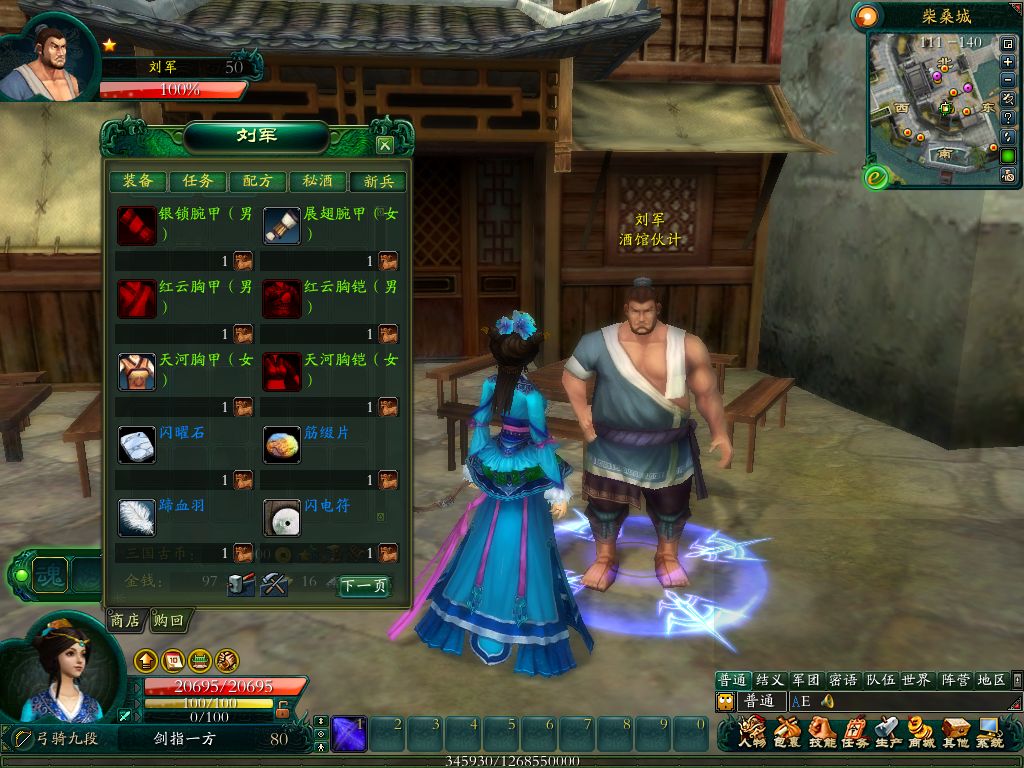Image resolution: width=1024 pixels, height=768 pixels.
Task: Switch to the 装备 shop tab
Action: [138, 181]
